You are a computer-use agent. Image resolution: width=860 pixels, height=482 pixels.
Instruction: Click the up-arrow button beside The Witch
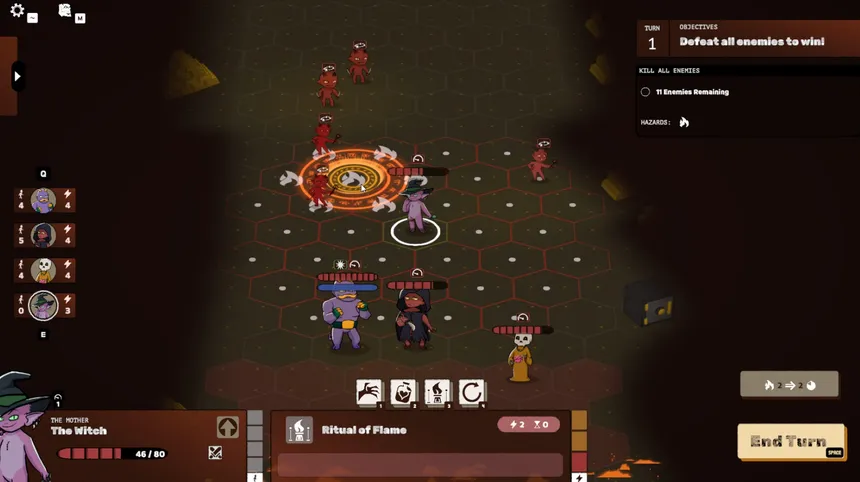click(227, 427)
